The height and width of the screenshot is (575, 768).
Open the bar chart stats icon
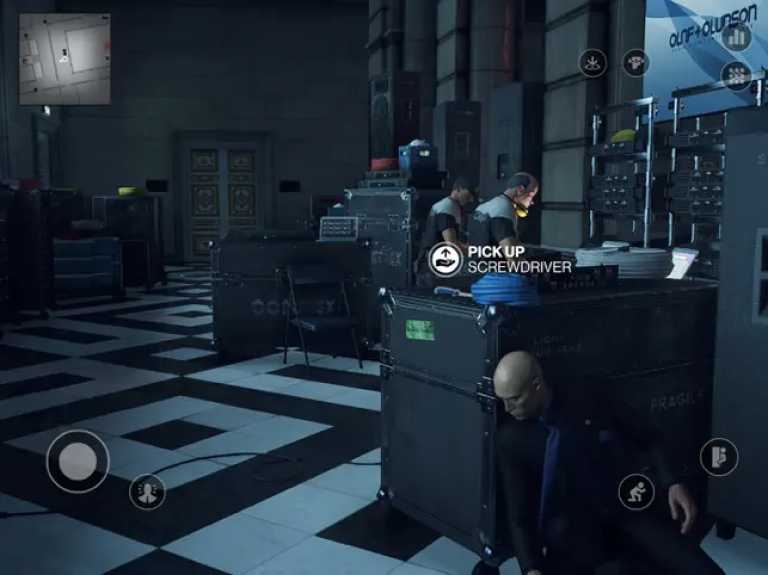tap(737, 37)
